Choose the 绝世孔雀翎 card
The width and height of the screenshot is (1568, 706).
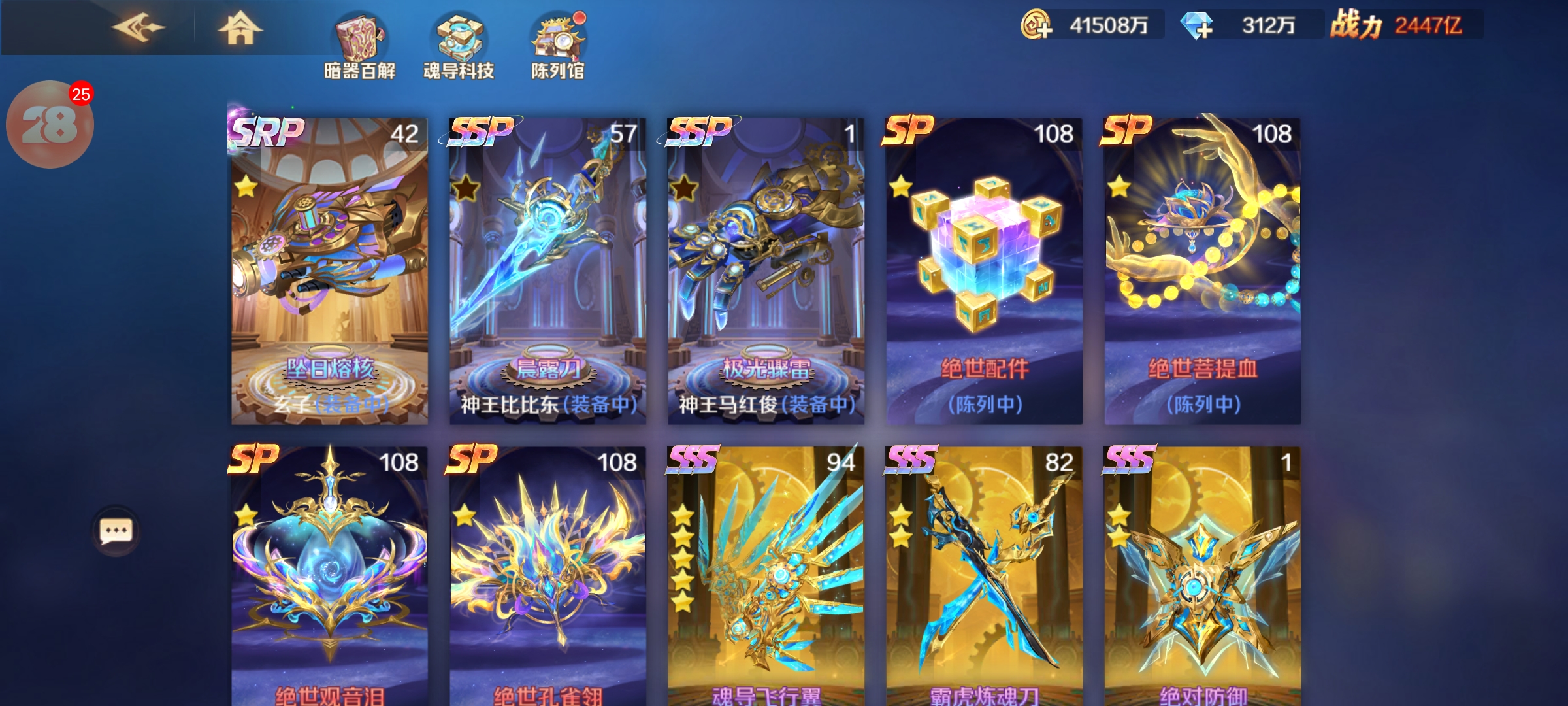pos(547,575)
